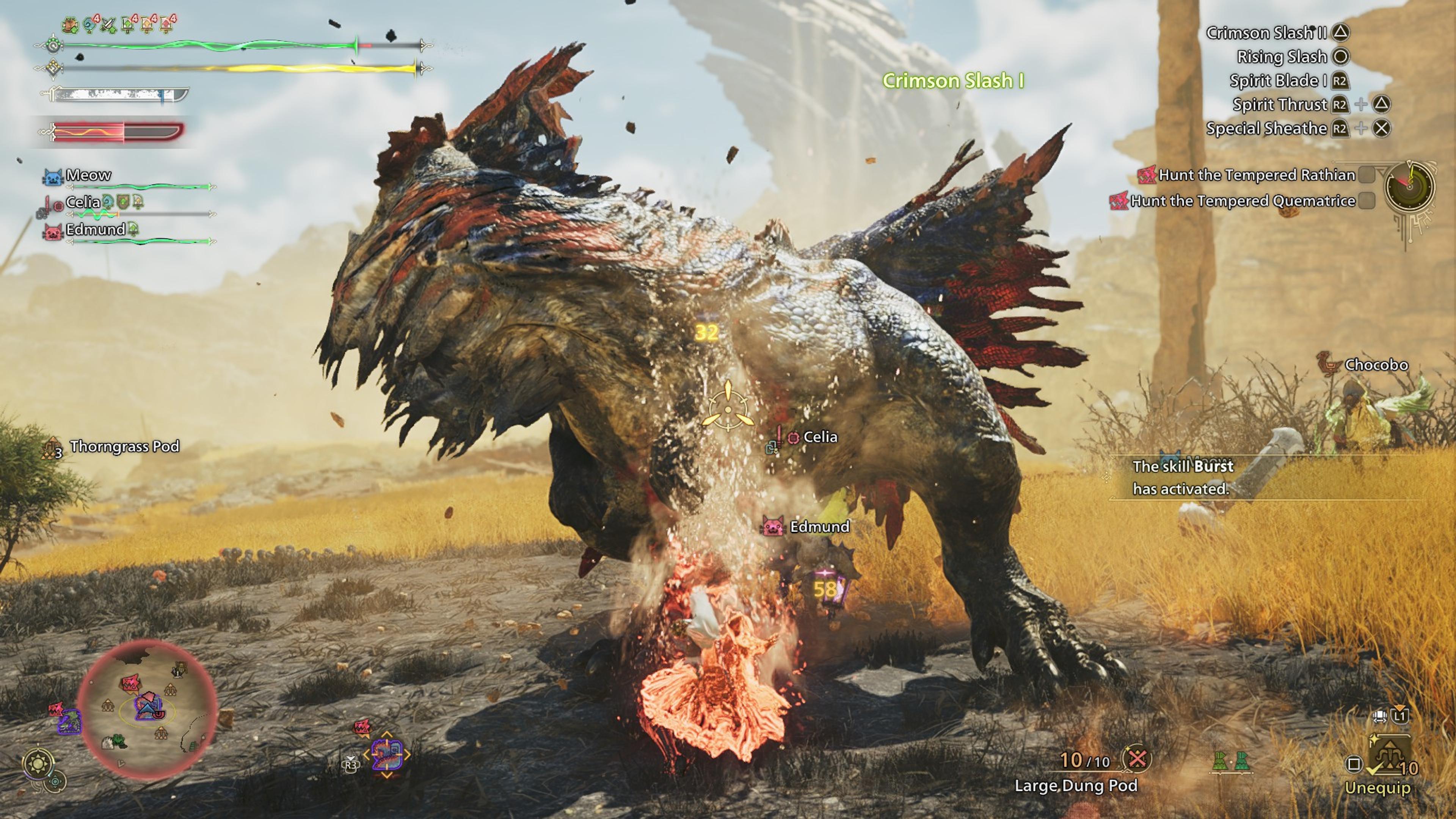The width and height of the screenshot is (1456, 819).
Task: Select the Large Dung Pod item
Action: pos(1076,785)
